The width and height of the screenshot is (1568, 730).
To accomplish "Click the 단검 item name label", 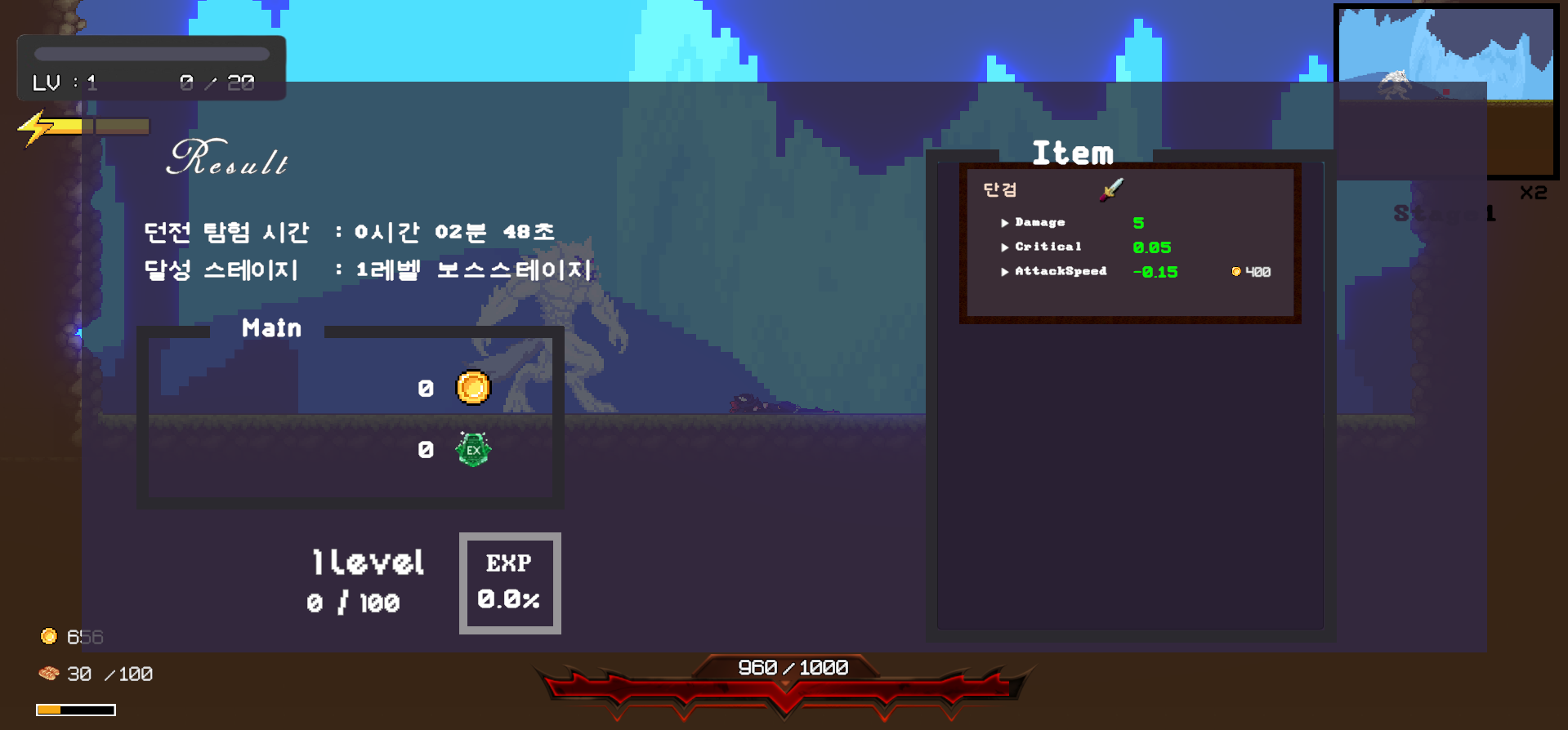I will [x=999, y=189].
